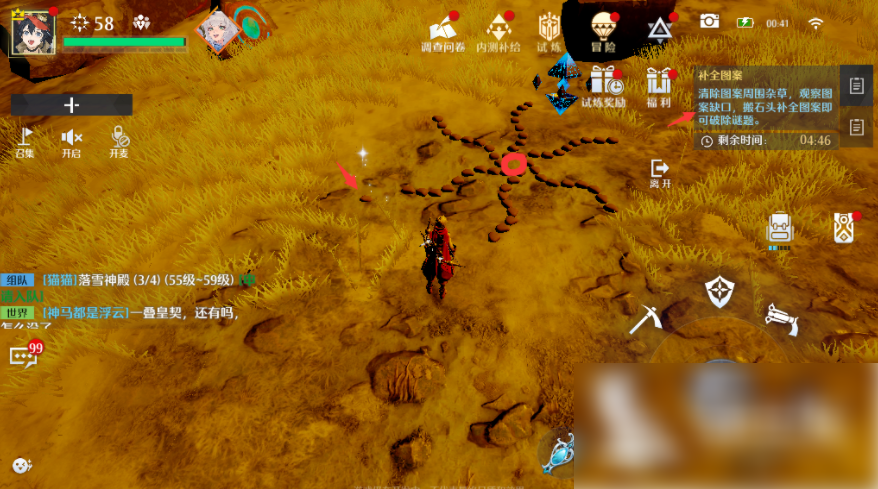This screenshot has width=878, height=489.
Task: Click the plus bar to add teammate
Action: tap(72, 104)
